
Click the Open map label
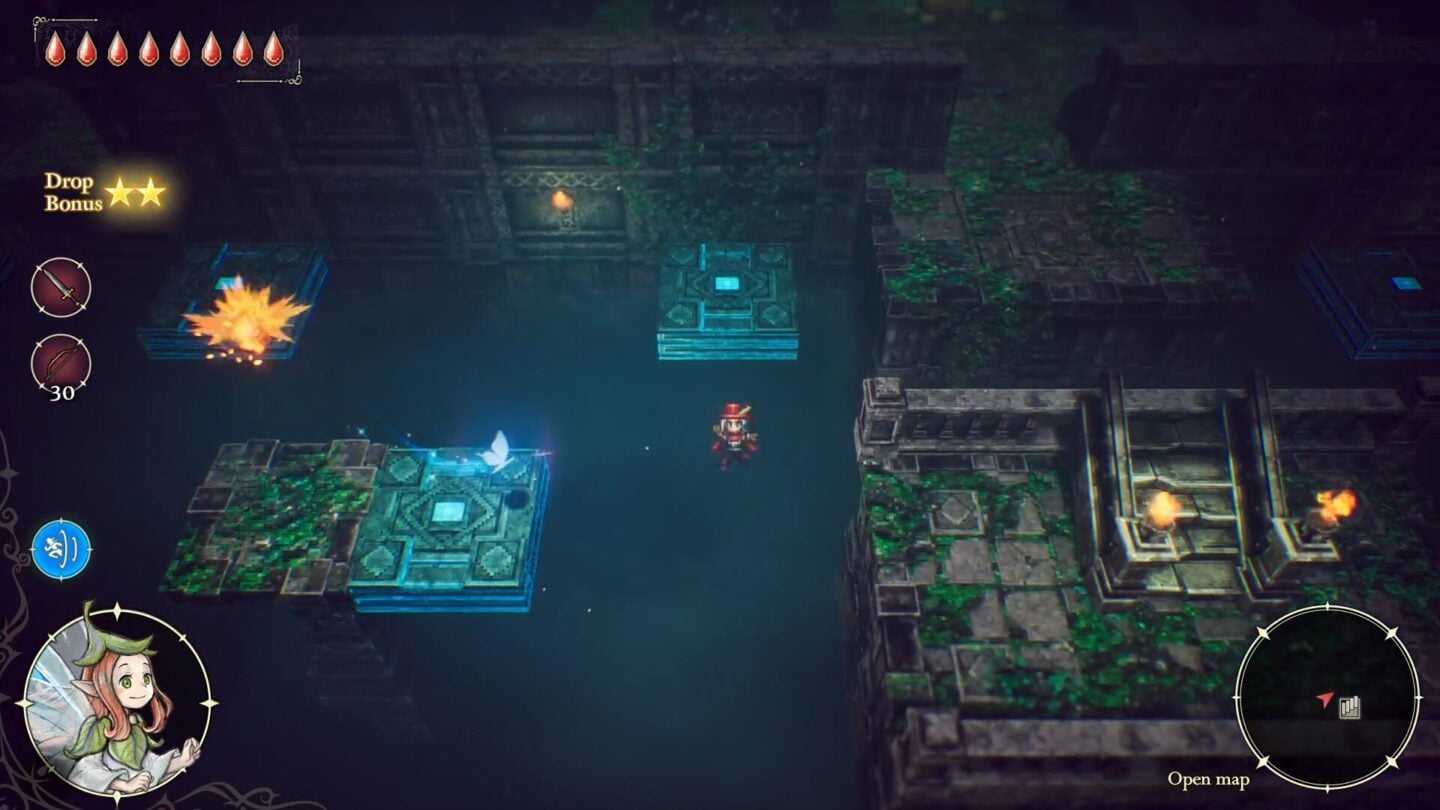click(1208, 779)
